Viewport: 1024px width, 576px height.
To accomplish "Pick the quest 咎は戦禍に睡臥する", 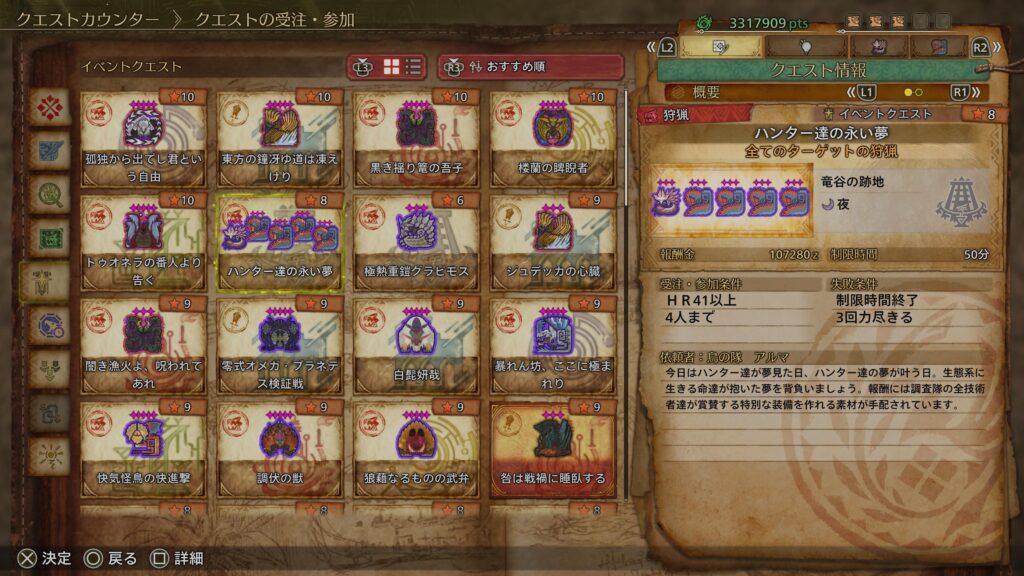I will pos(552,450).
